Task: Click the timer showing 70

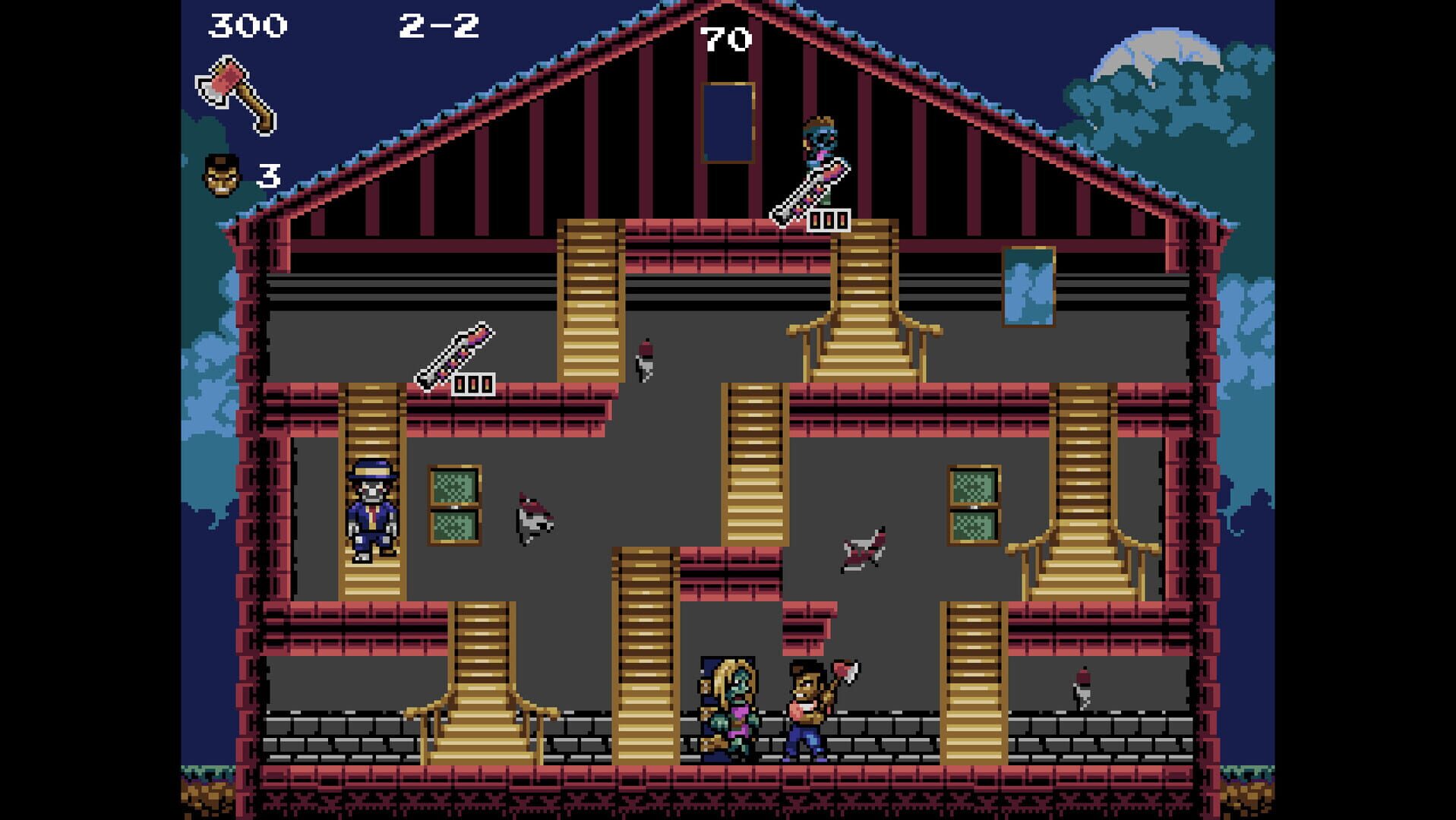Action: [727, 38]
